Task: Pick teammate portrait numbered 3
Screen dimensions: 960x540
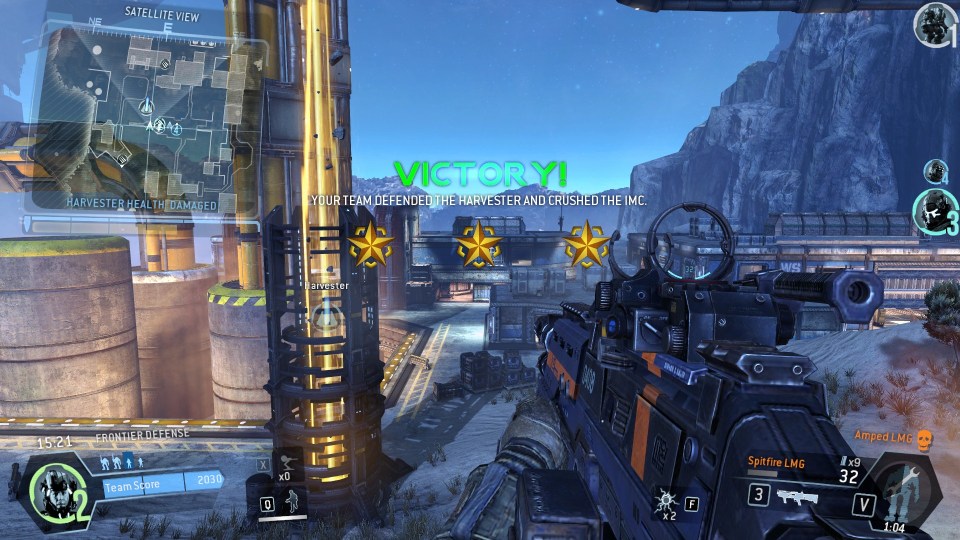Action: [934, 212]
